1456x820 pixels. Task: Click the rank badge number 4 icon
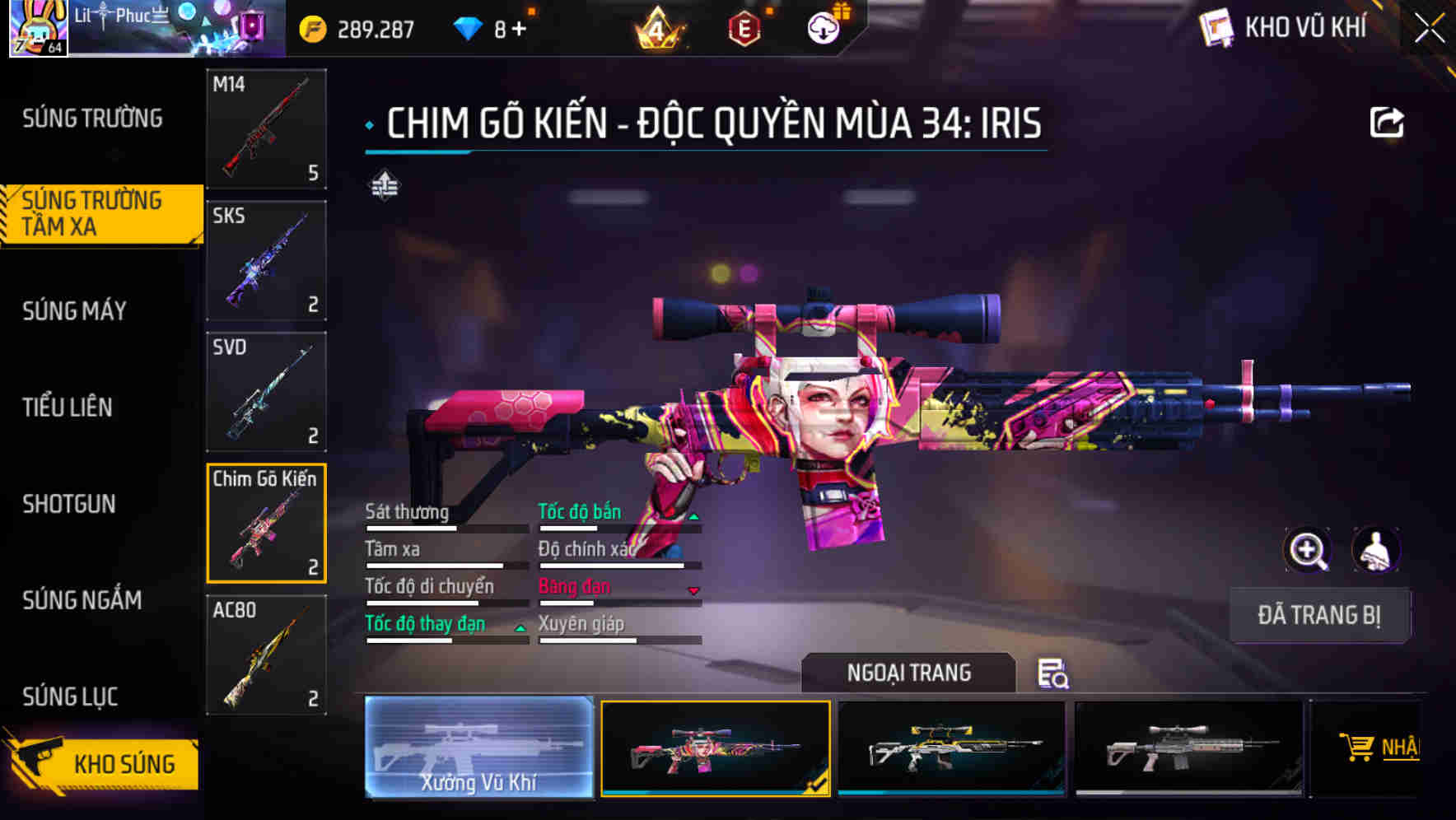coord(659,27)
